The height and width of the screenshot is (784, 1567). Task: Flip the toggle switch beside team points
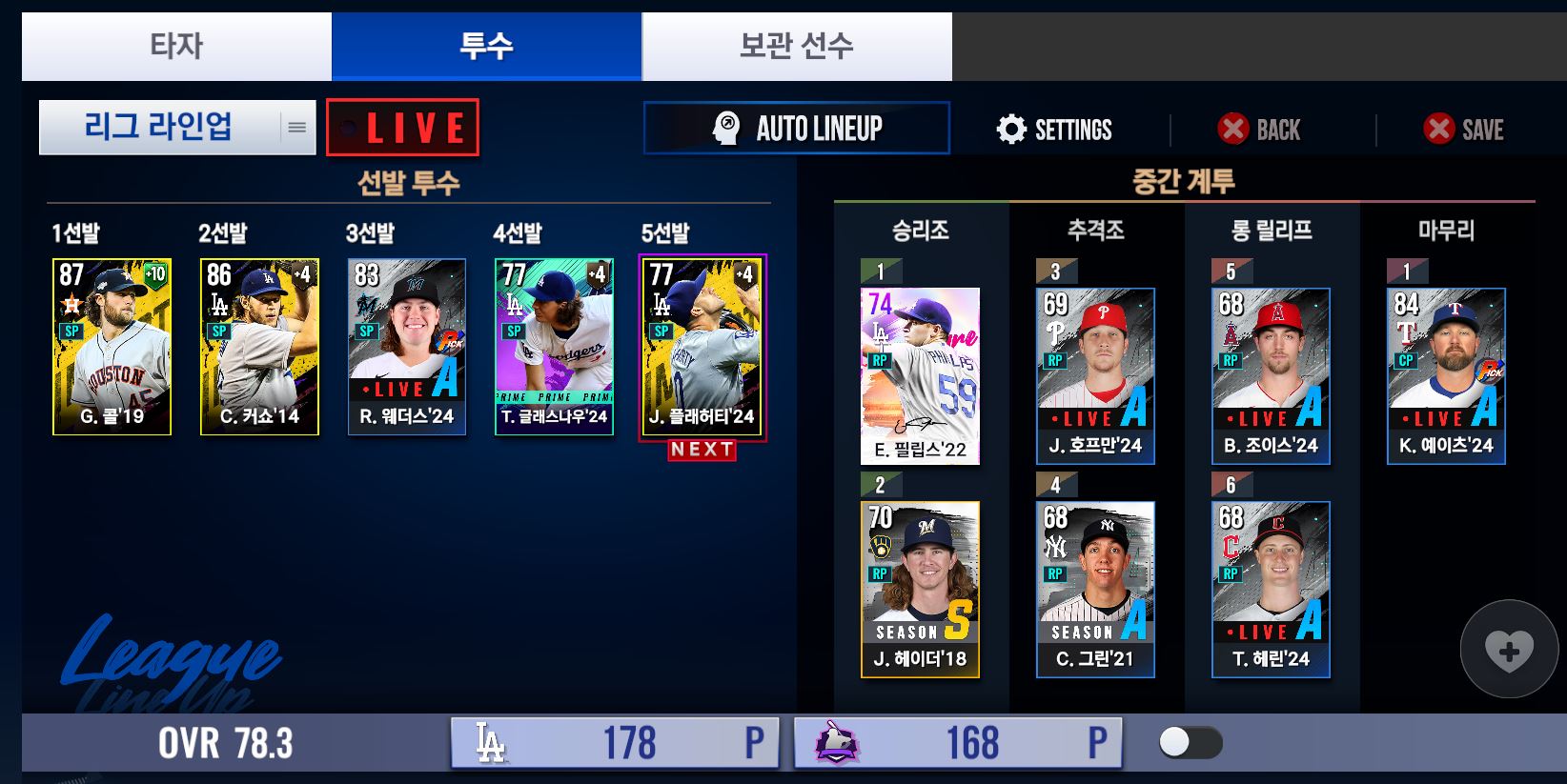[x=1191, y=743]
